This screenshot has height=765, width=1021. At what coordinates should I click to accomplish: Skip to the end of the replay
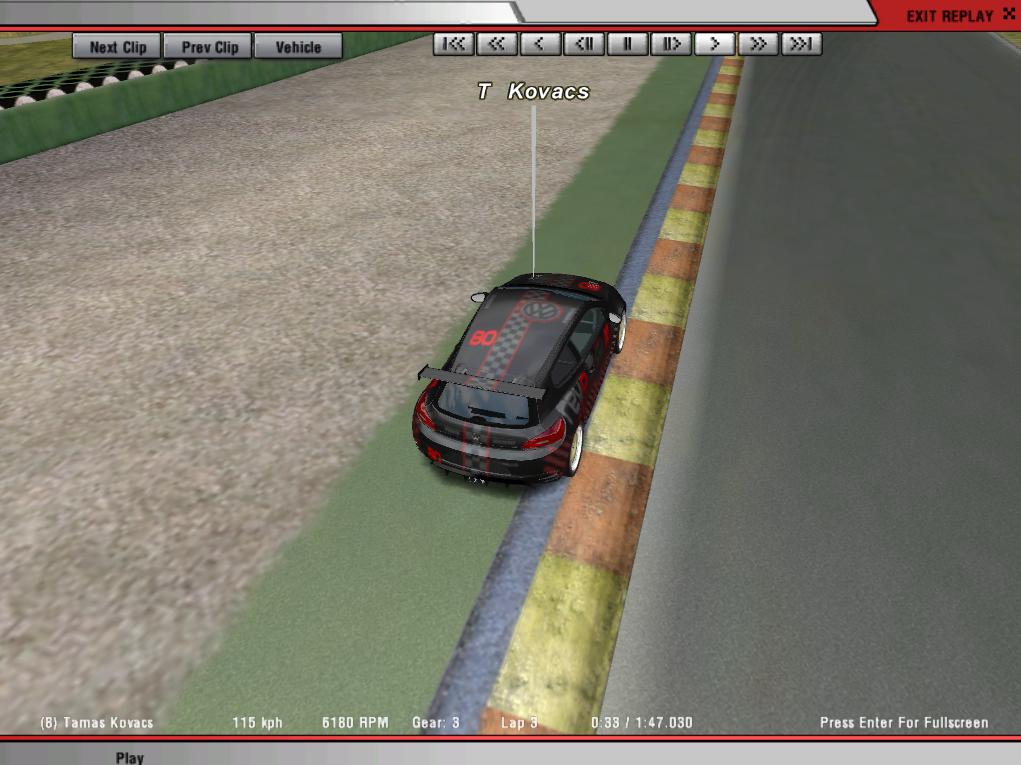click(801, 44)
